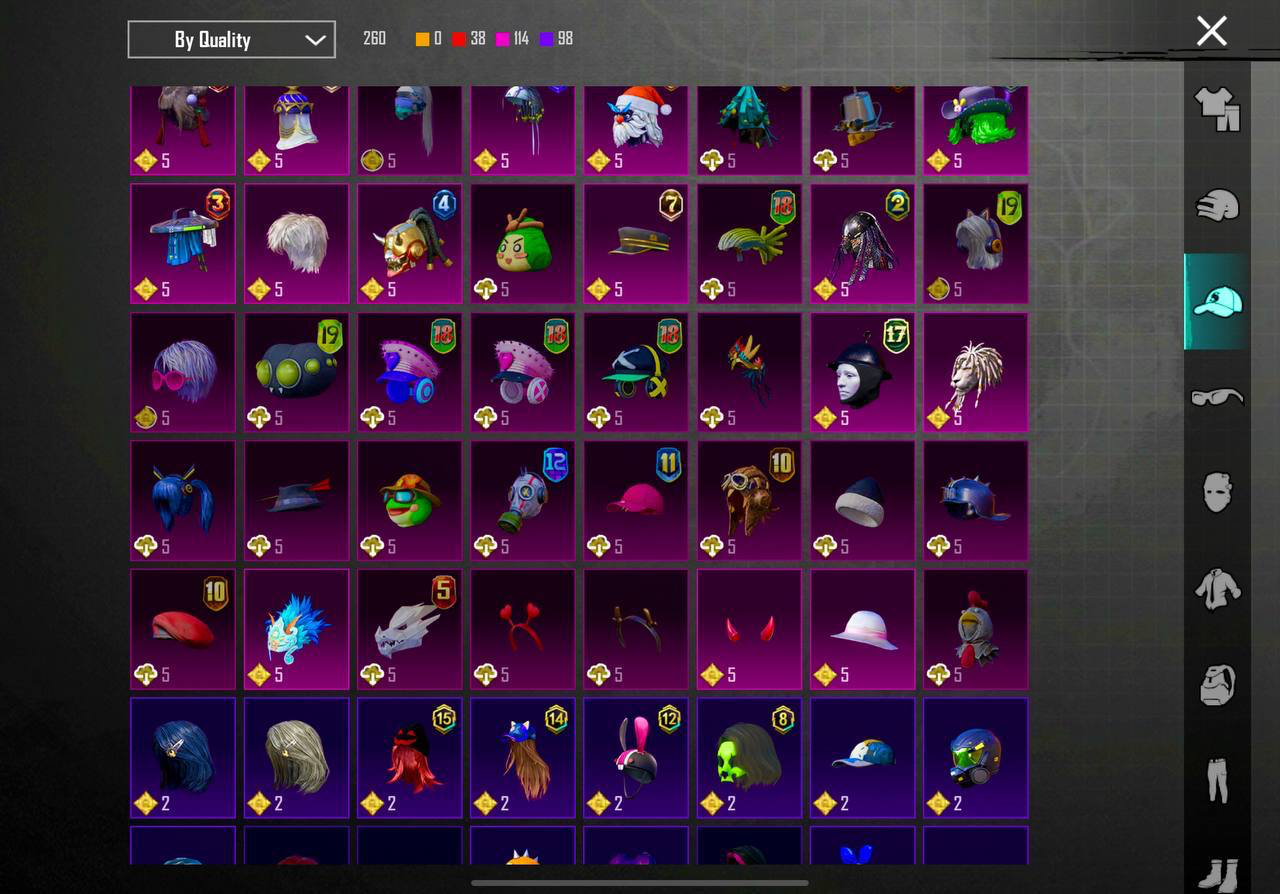Pick the chicken head hood item
Image resolution: width=1280 pixels, height=894 pixels.
976,629
